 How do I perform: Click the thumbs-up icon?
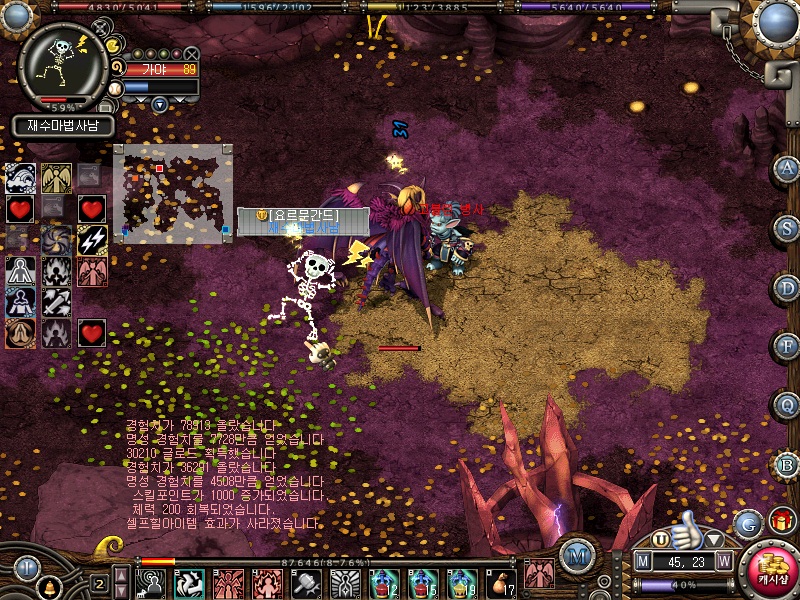pos(686,526)
